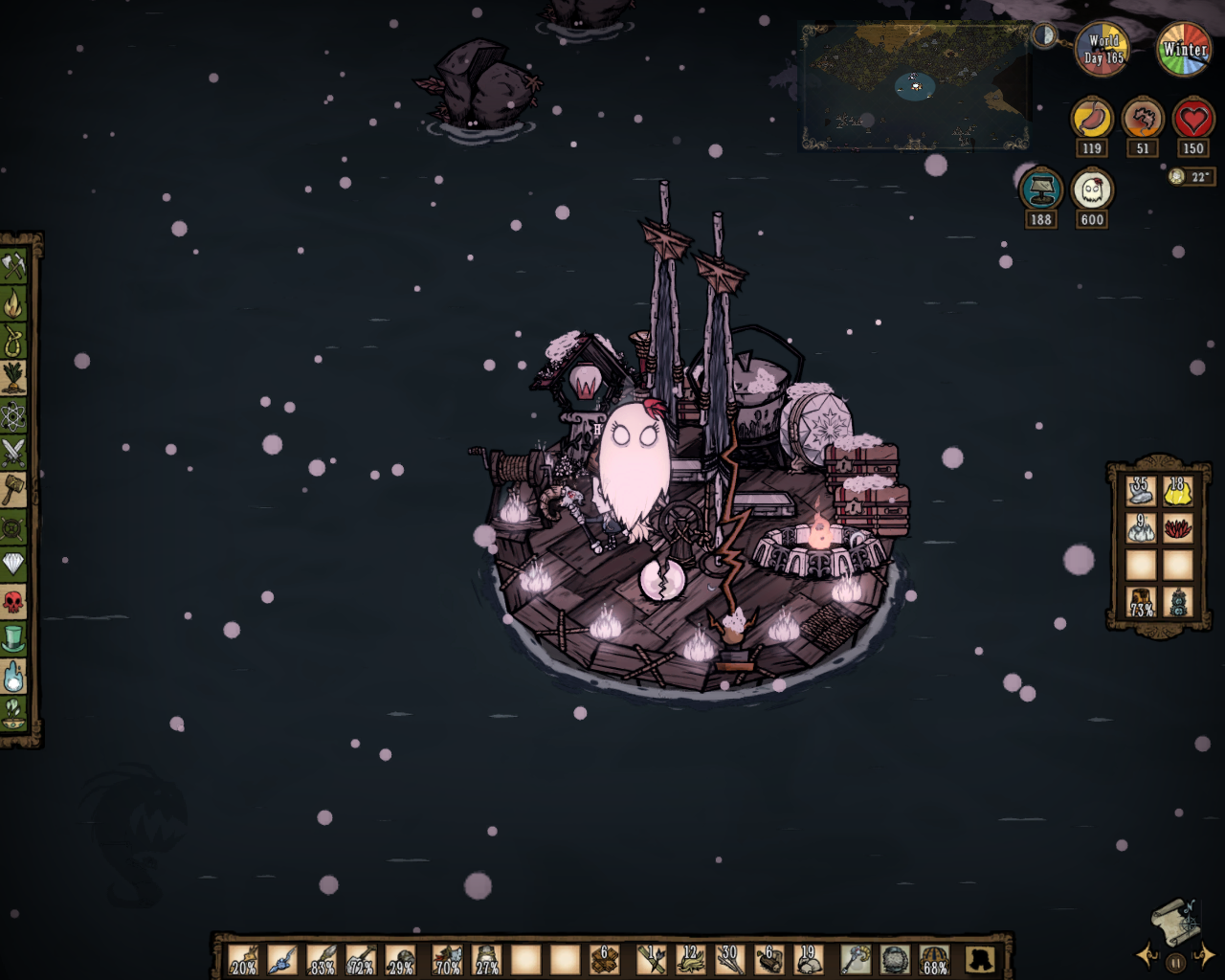Open the green top hat Dress tab
Screen dimensions: 1225x980
(x=13, y=638)
